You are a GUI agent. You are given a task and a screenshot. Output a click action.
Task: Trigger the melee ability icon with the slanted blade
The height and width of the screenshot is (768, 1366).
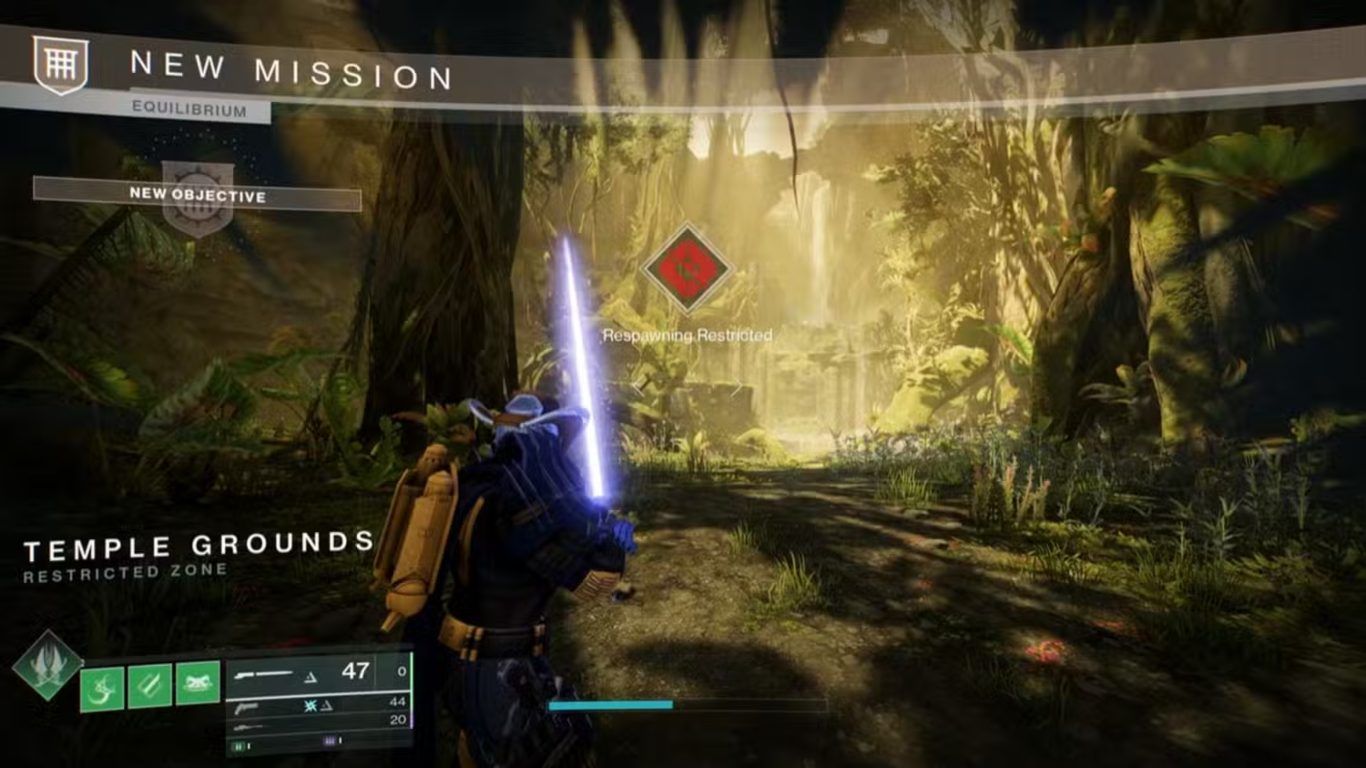[150, 685]
